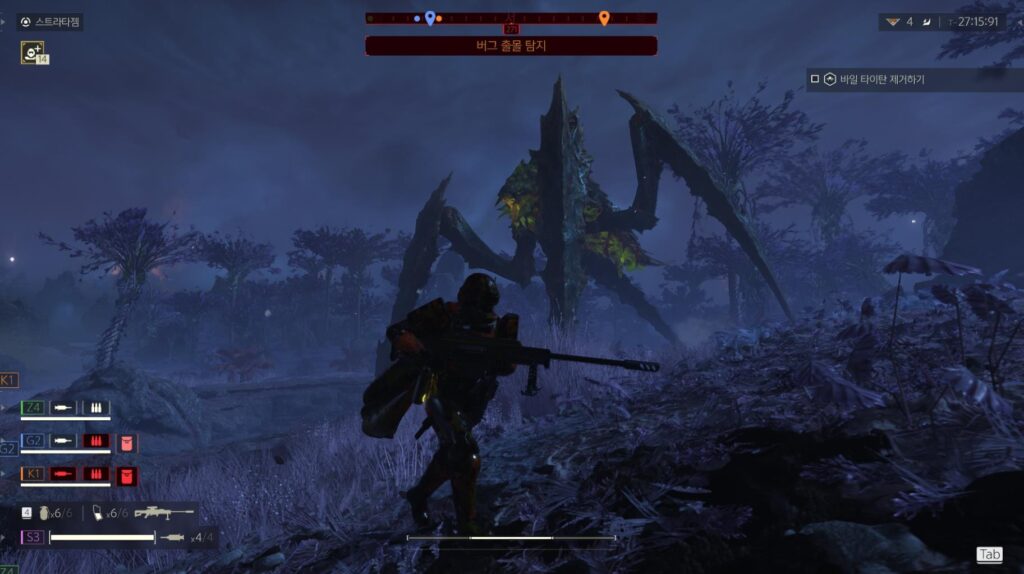1024x574 pixels.
Task: Click the orange compass waypoint marker
Action: [x=603, y=17]
